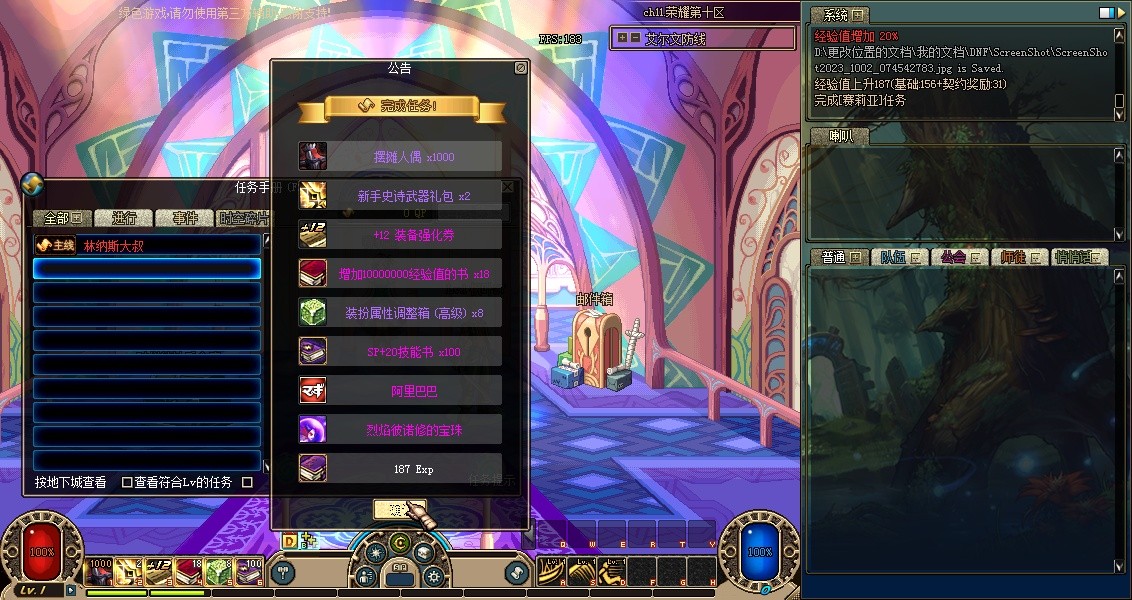Screen dimensions: 1132x600
Task: Close the 公告 announcement window
Action: 520,68
